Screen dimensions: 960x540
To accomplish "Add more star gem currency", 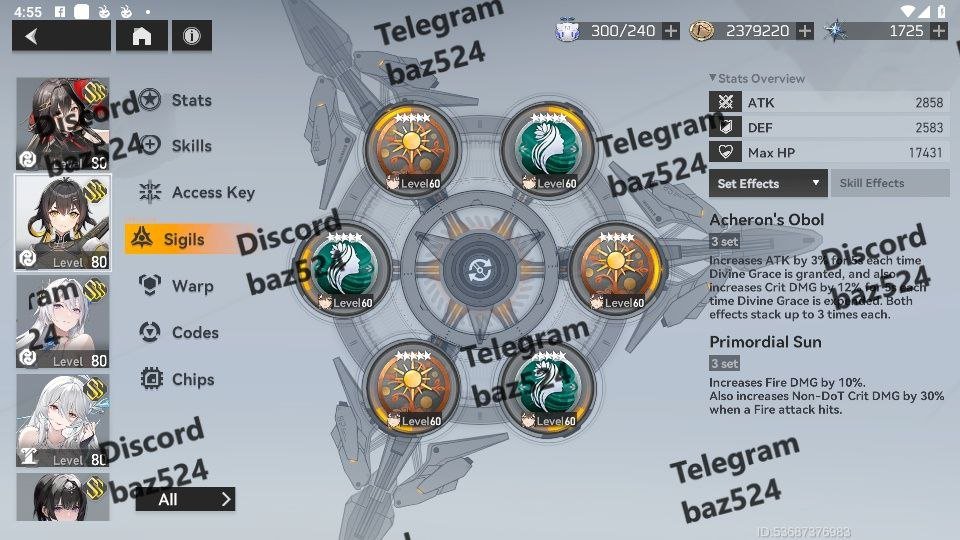I will click(x=938, y=31).
